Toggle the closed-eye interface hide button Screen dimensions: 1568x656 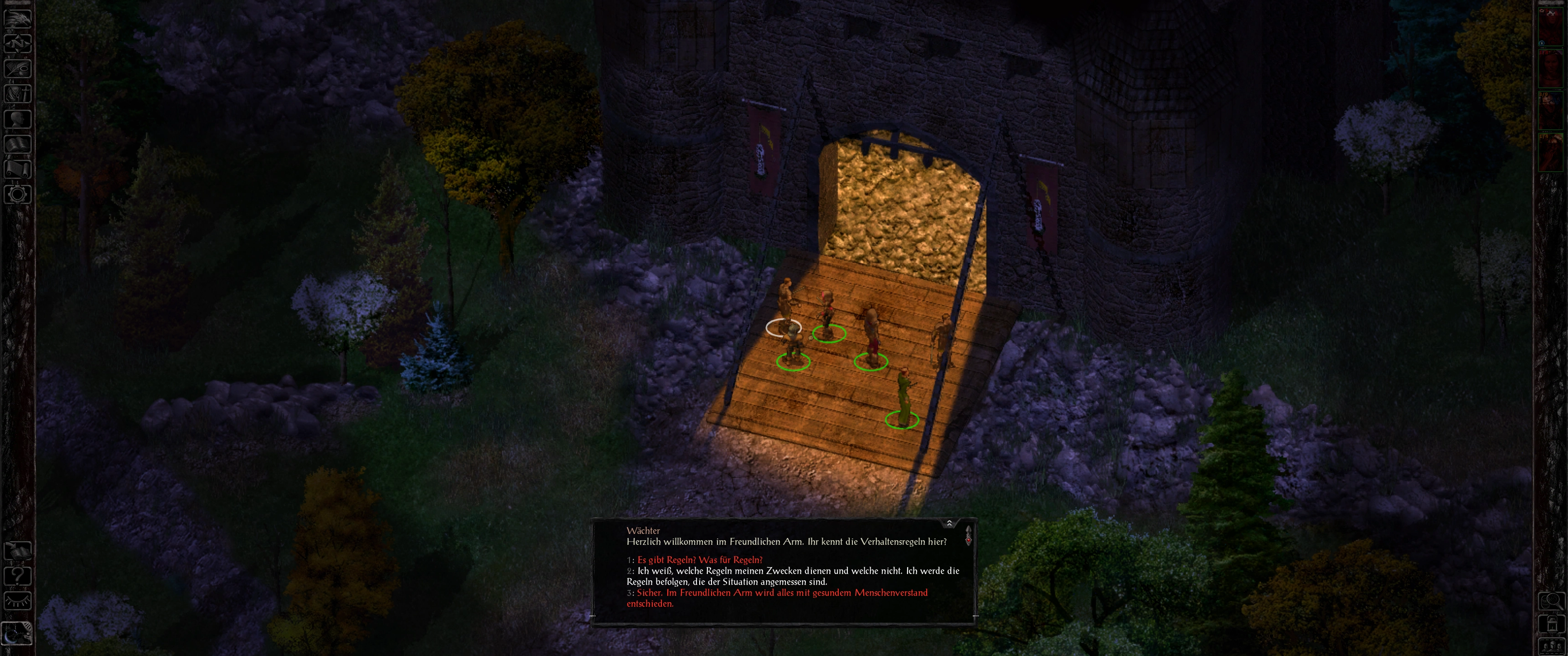pos(18,601)
